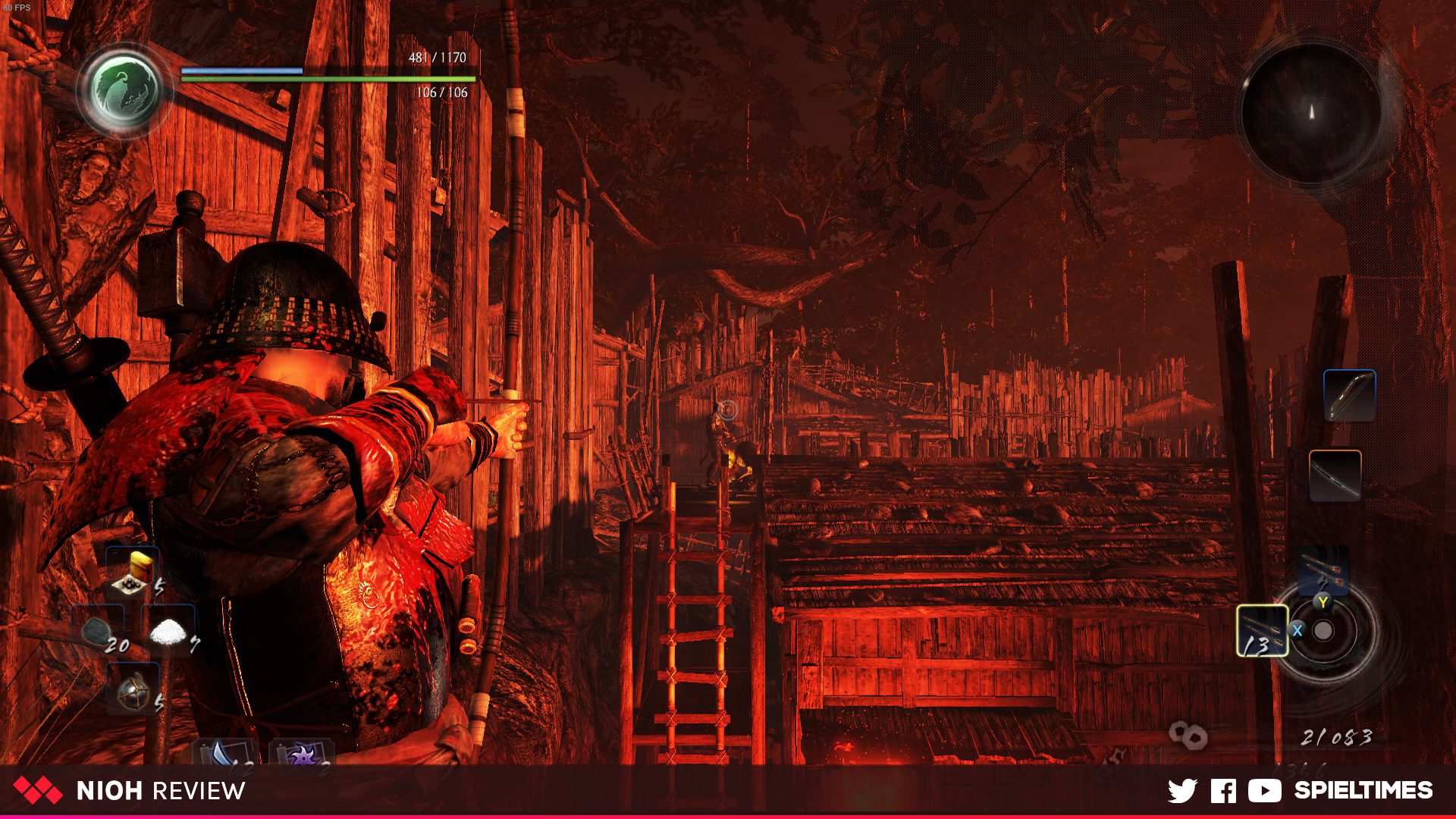This screenshot has height=819, width=1456.
Task: Select the equipped bow weapon slot
Action: click(1349, 395)
